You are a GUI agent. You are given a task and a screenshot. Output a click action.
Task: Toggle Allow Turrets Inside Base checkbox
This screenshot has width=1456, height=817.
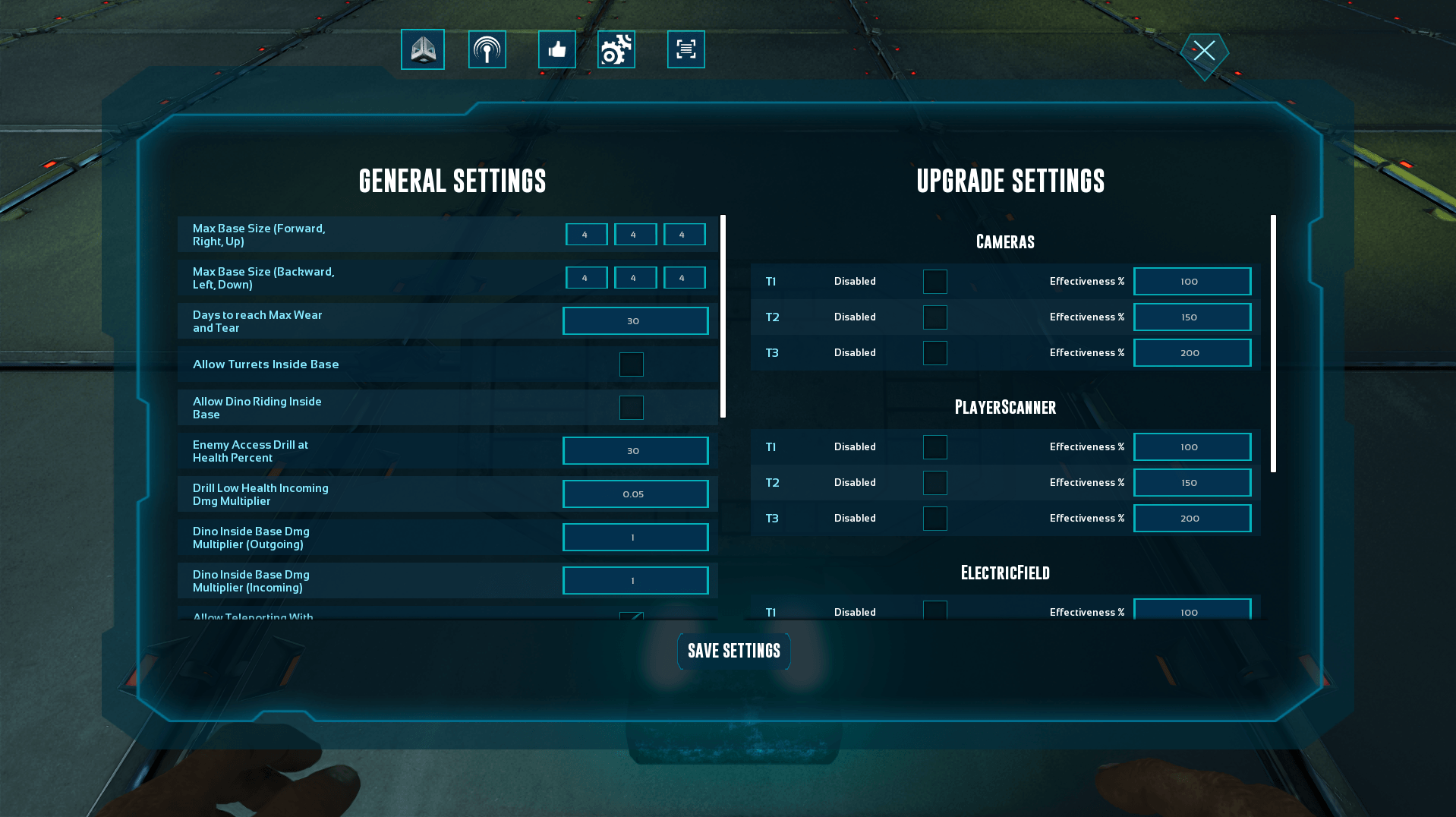[x=632, y=364]
